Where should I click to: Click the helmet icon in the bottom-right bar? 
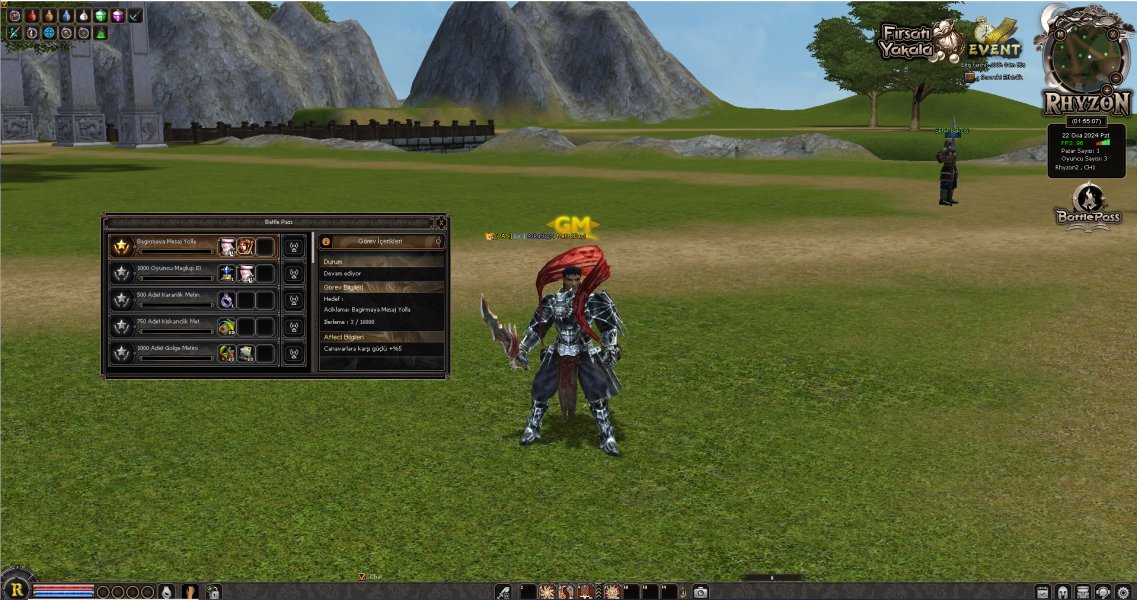(1063, 592)
